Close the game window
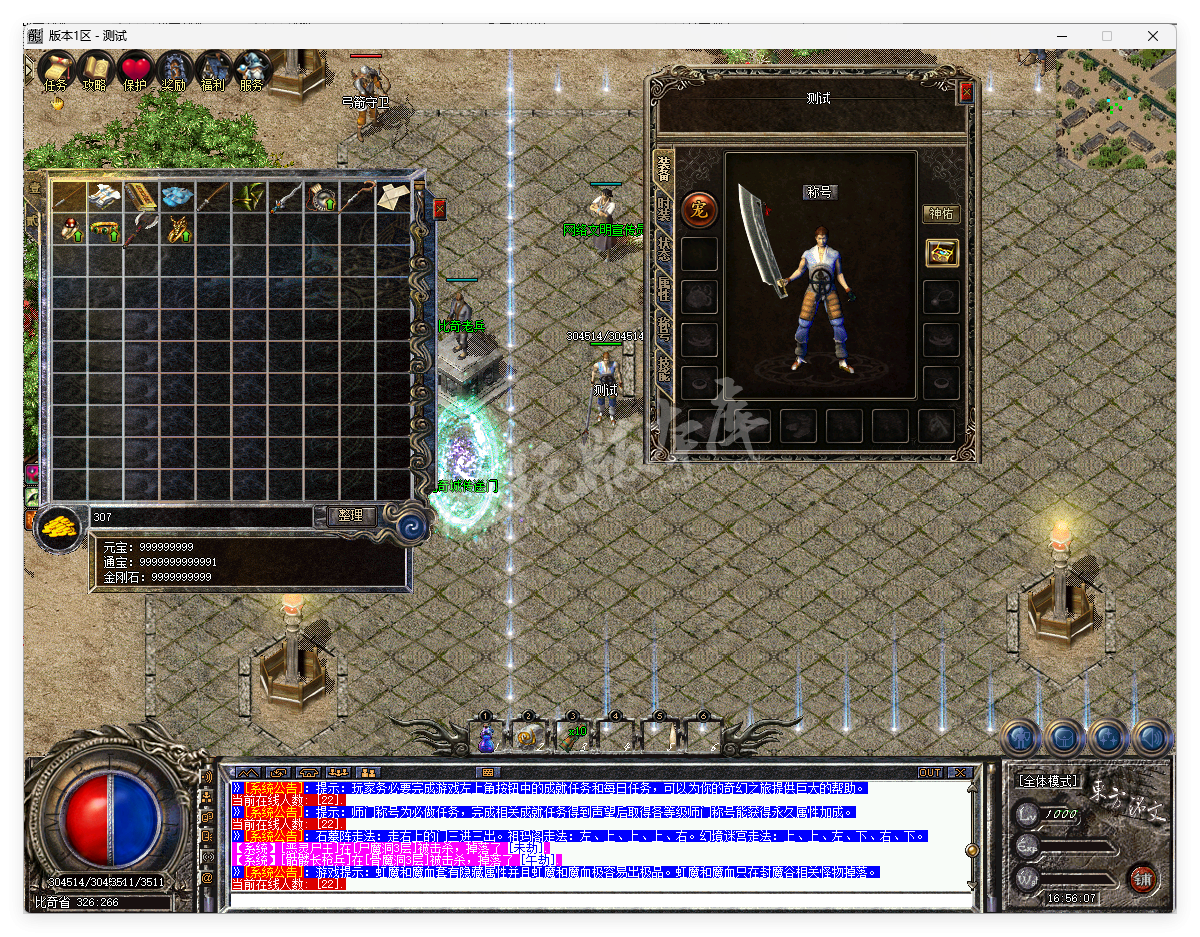 tap(1153, 36)
